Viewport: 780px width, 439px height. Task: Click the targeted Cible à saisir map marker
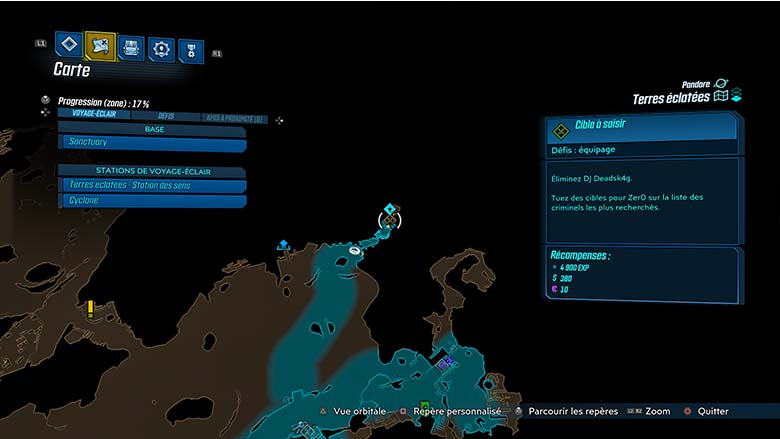pos(389,219)
